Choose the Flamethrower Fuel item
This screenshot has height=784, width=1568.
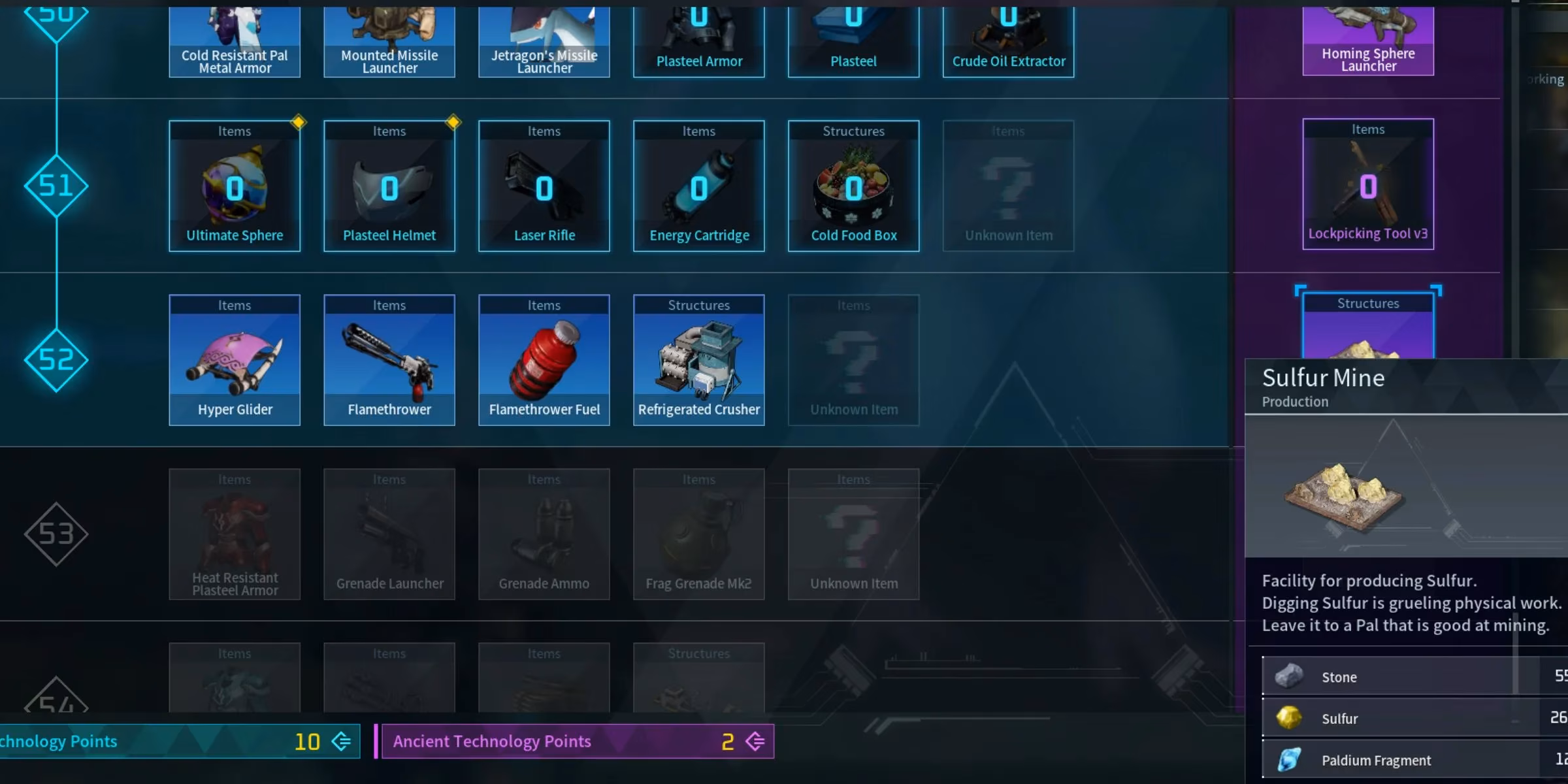pos(544,360)
